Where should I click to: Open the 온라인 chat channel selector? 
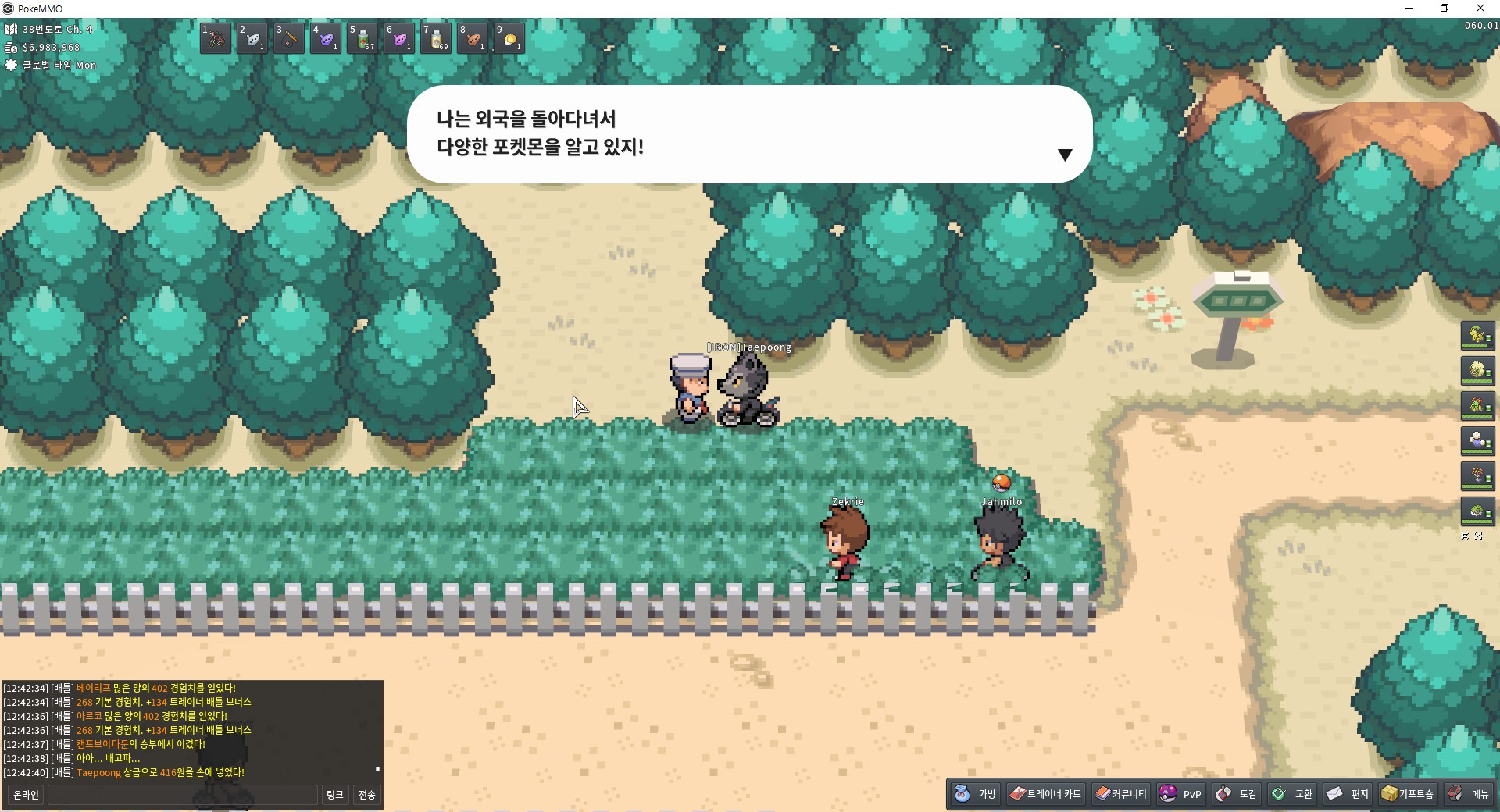26,795
